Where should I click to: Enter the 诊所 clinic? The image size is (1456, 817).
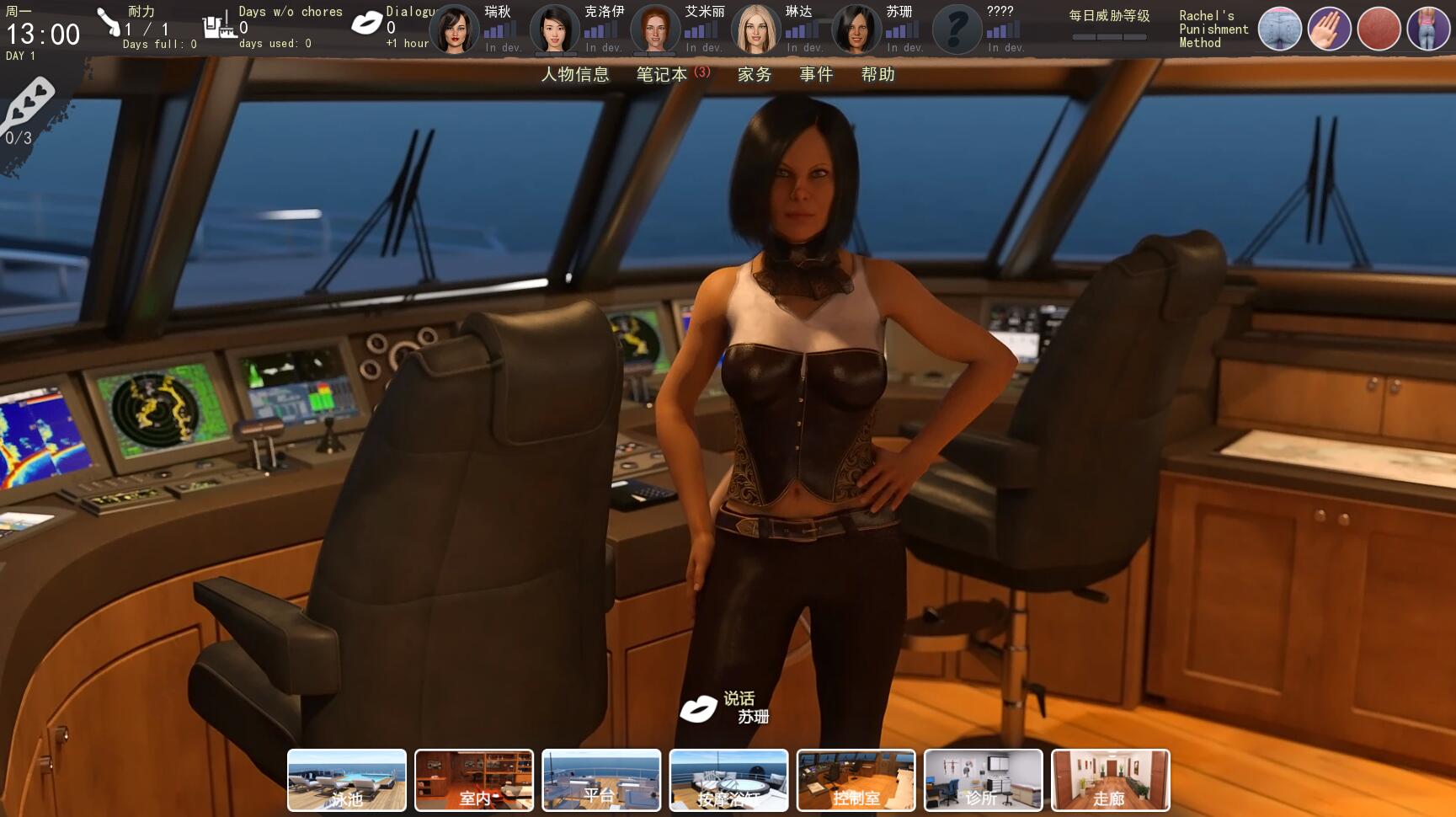983,781
